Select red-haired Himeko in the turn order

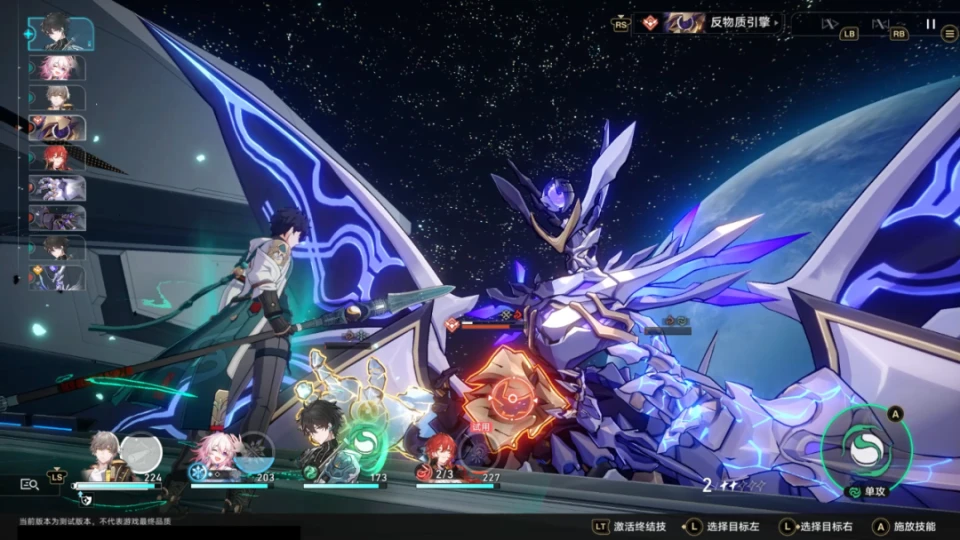click(56, 158)
